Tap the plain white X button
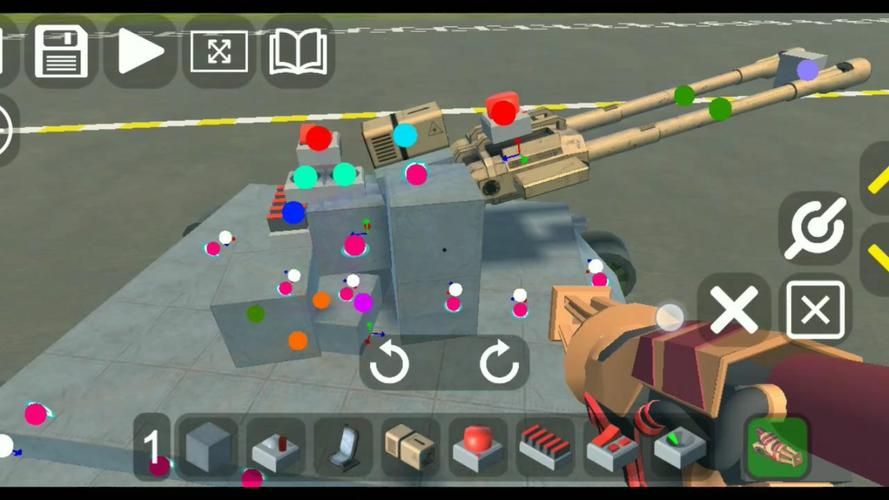 click(x=734, y=311)
